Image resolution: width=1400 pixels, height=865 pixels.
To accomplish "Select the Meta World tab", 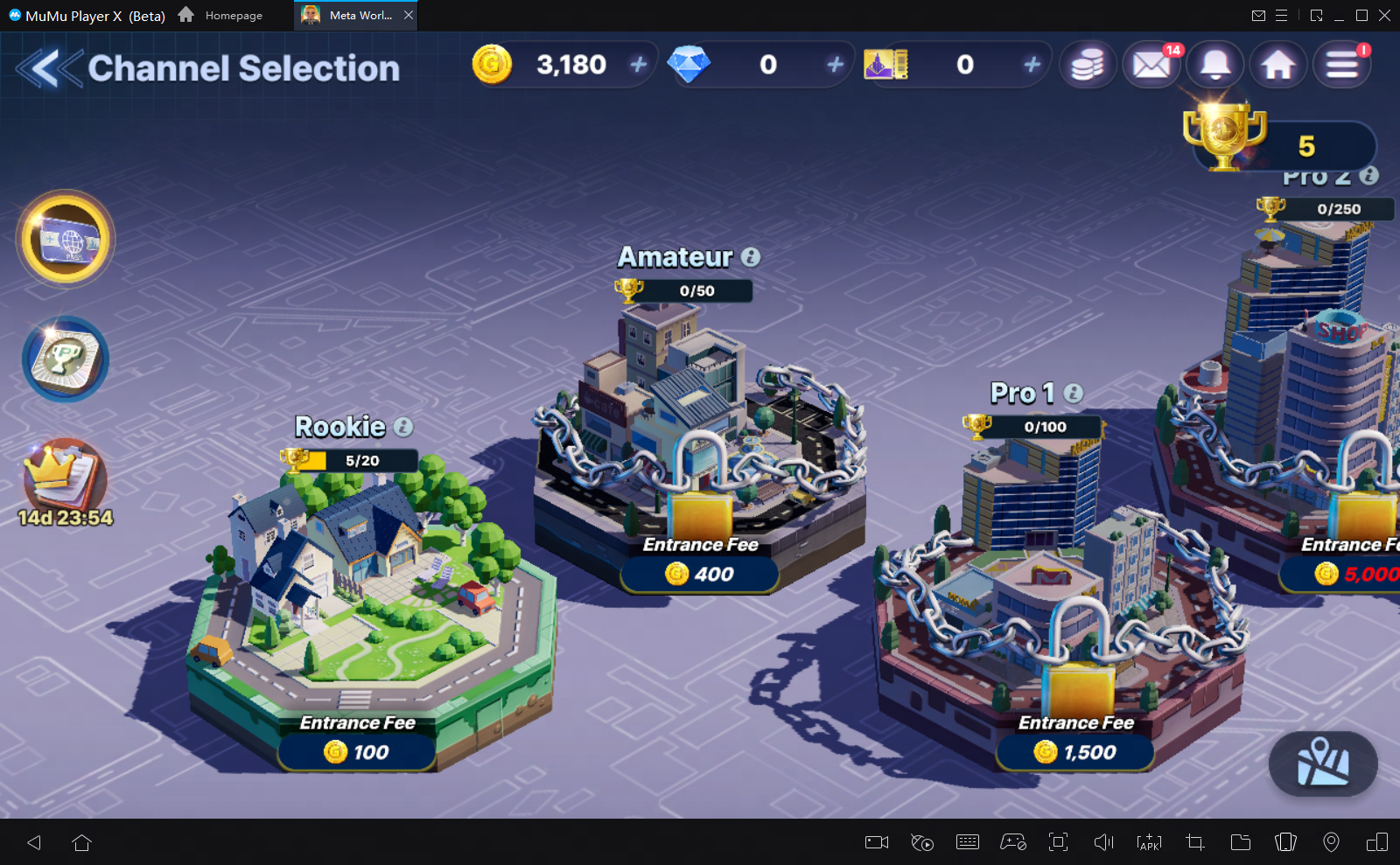I will pos(353,15).
